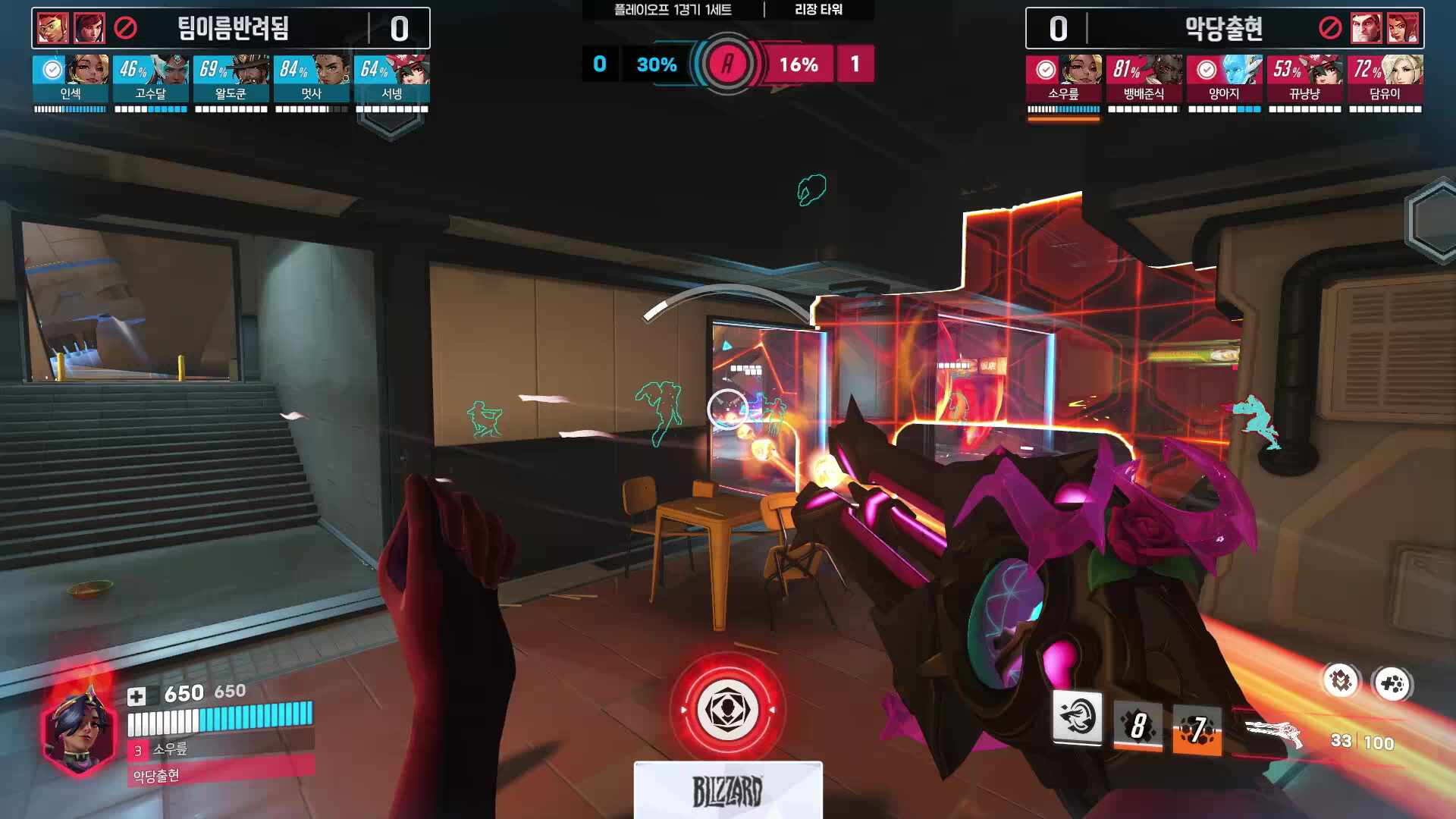Select the ability showing cooldown 8
Viewport: 1456px width, 819px height.
[x=1137, y=726]
